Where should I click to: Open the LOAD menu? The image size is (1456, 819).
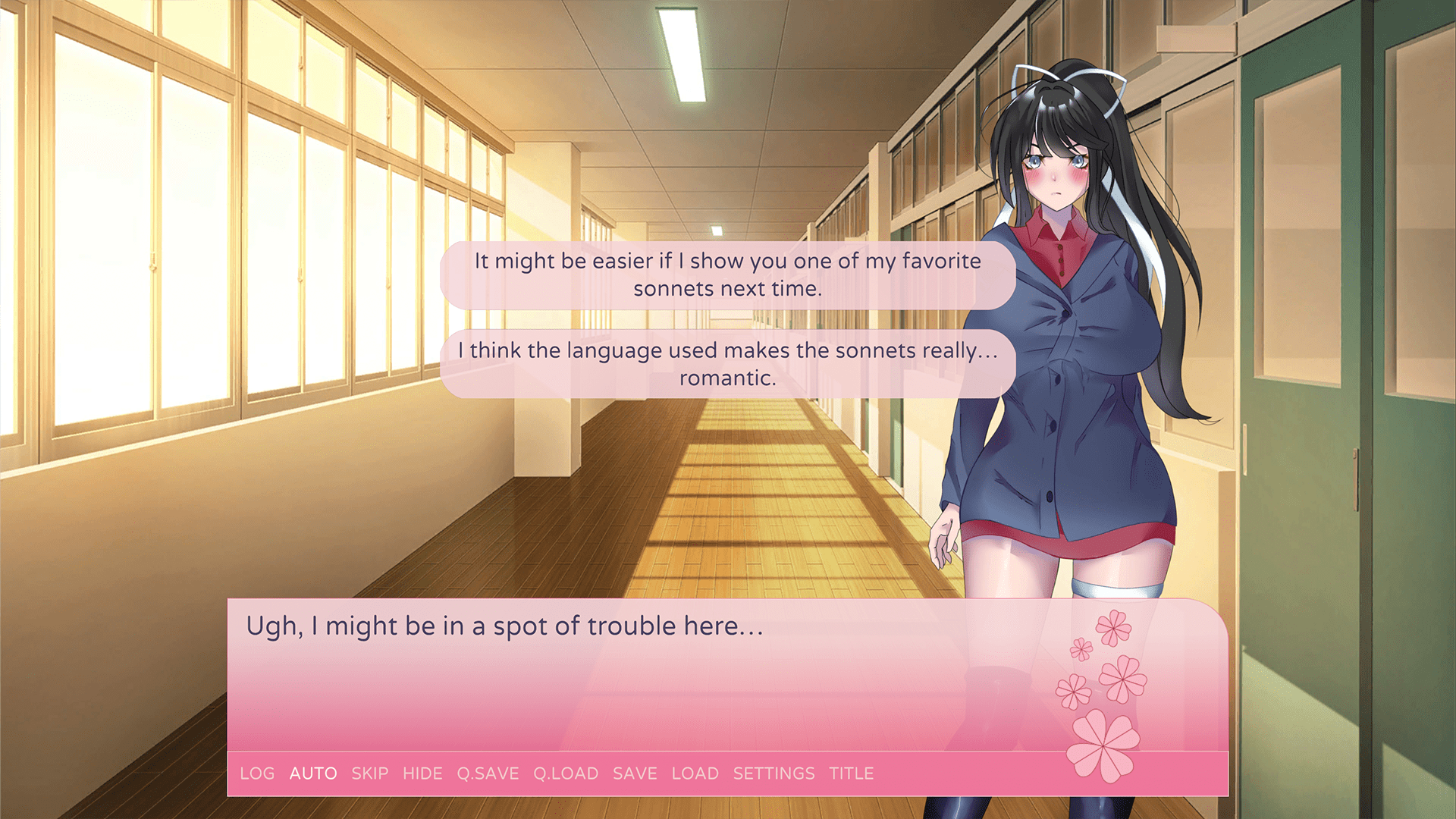695,773
